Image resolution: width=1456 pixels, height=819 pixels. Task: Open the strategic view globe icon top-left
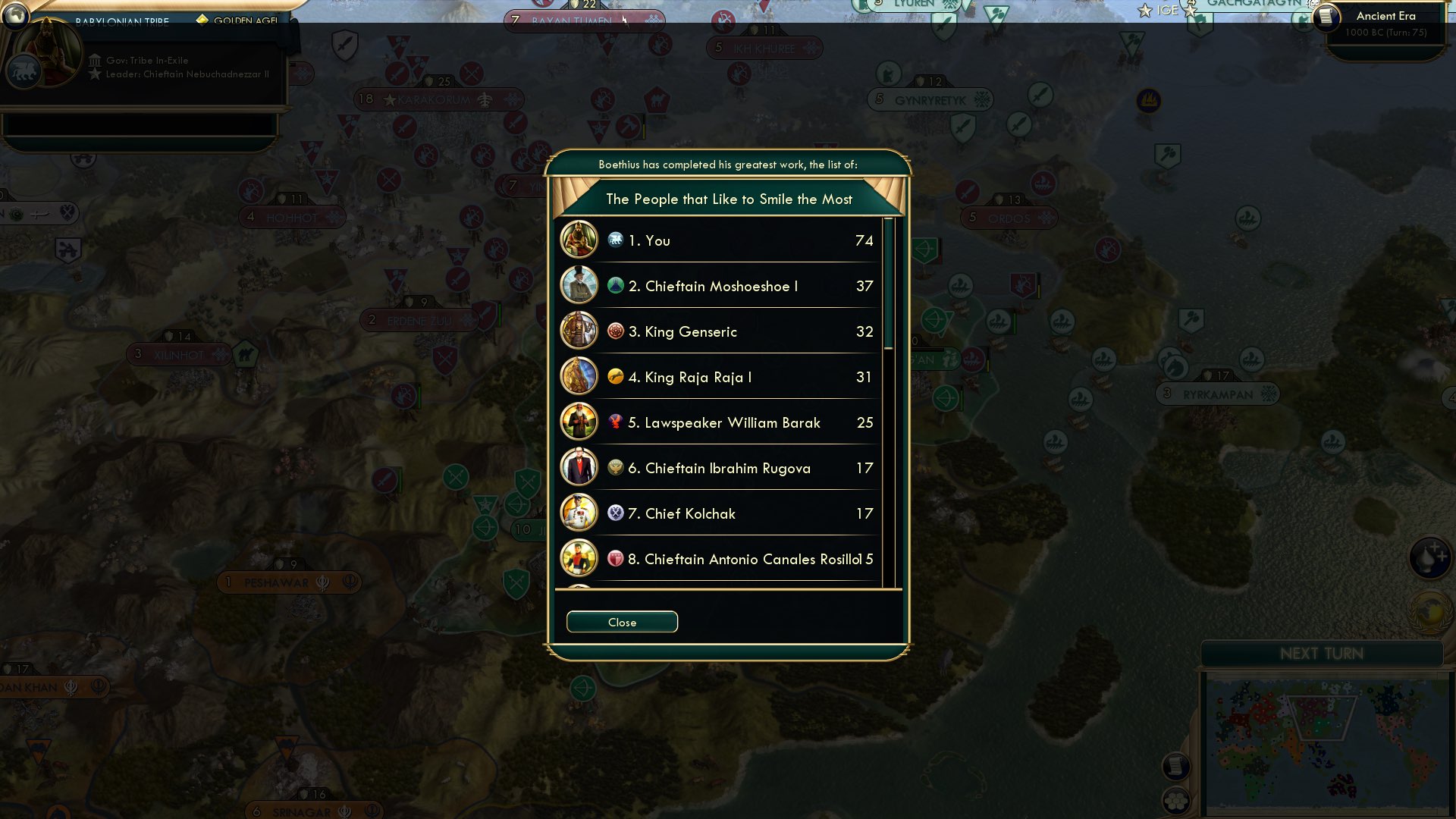pos(14,14)
